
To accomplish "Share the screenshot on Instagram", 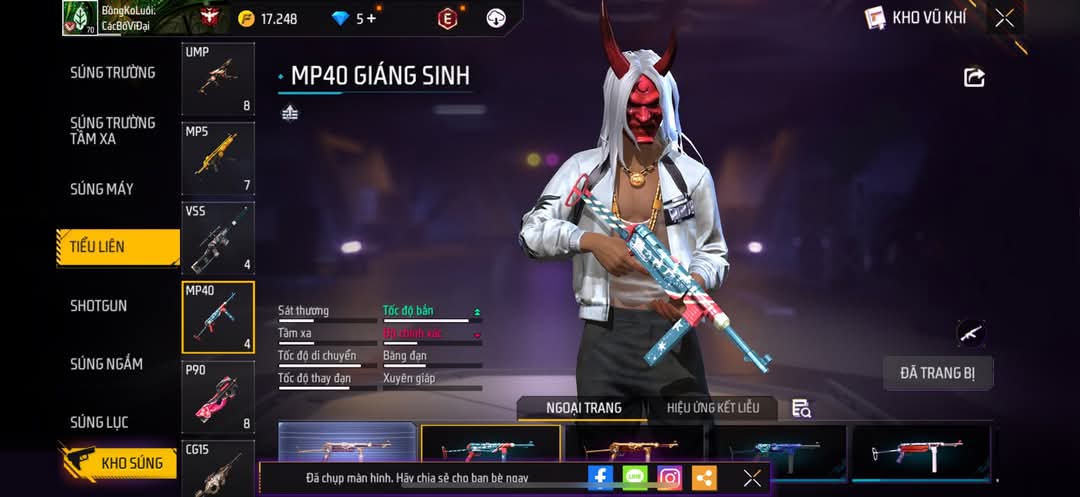I will (x=670, y=478).
